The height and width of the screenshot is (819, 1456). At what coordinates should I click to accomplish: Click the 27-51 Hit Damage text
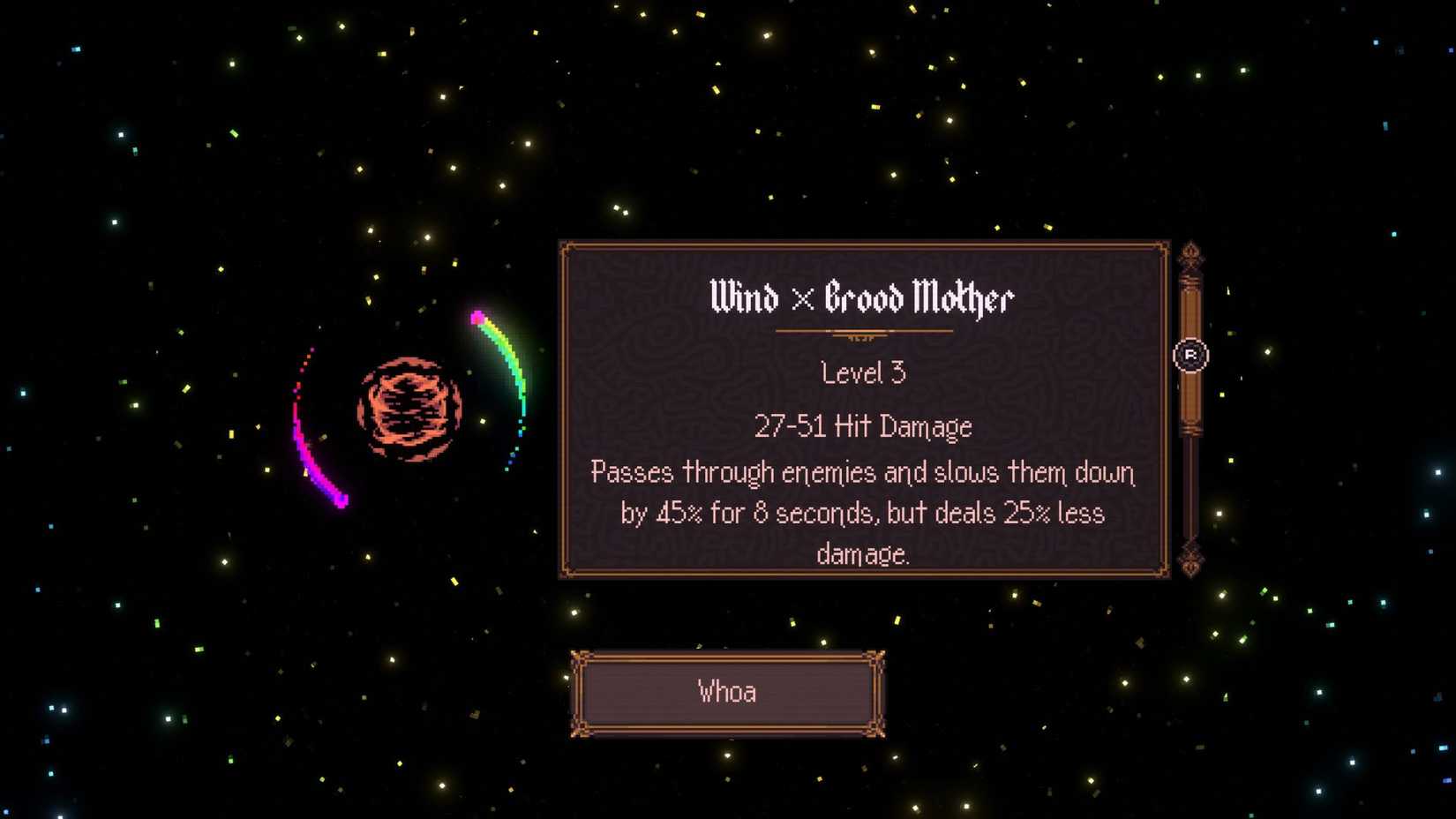click(x=863, y=425)
